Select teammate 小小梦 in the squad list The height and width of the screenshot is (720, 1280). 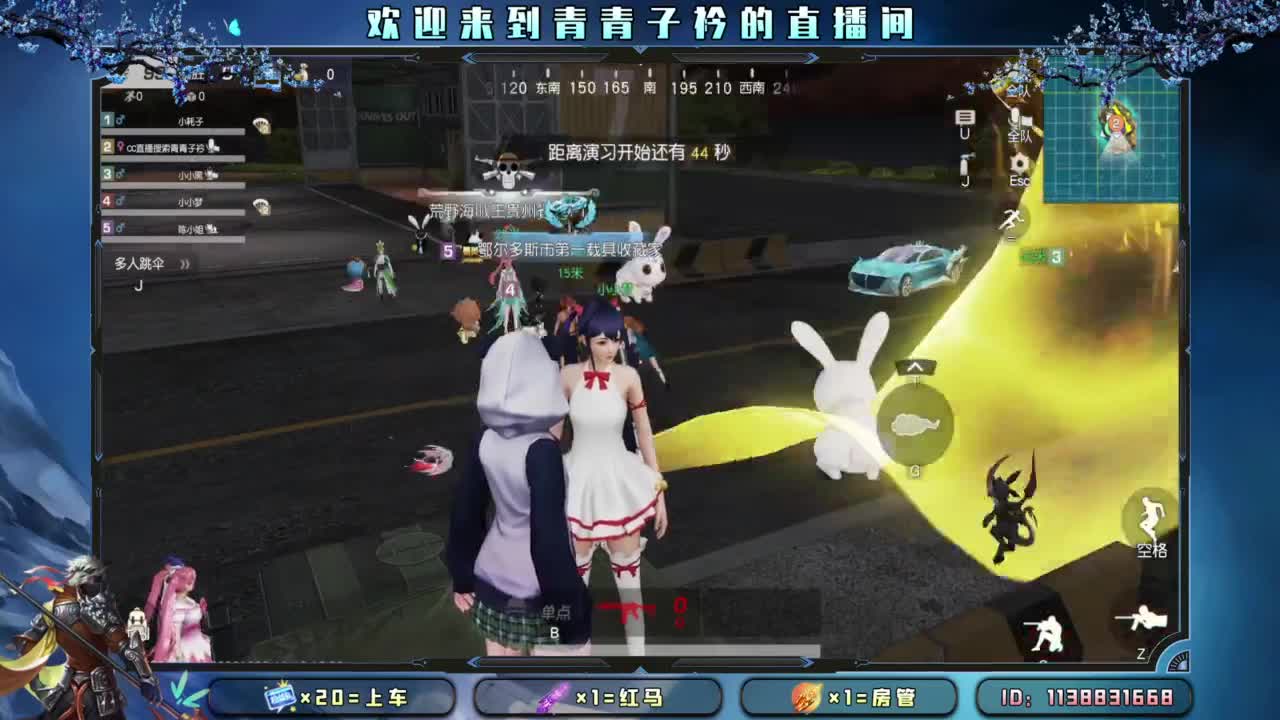coord(190,201)
